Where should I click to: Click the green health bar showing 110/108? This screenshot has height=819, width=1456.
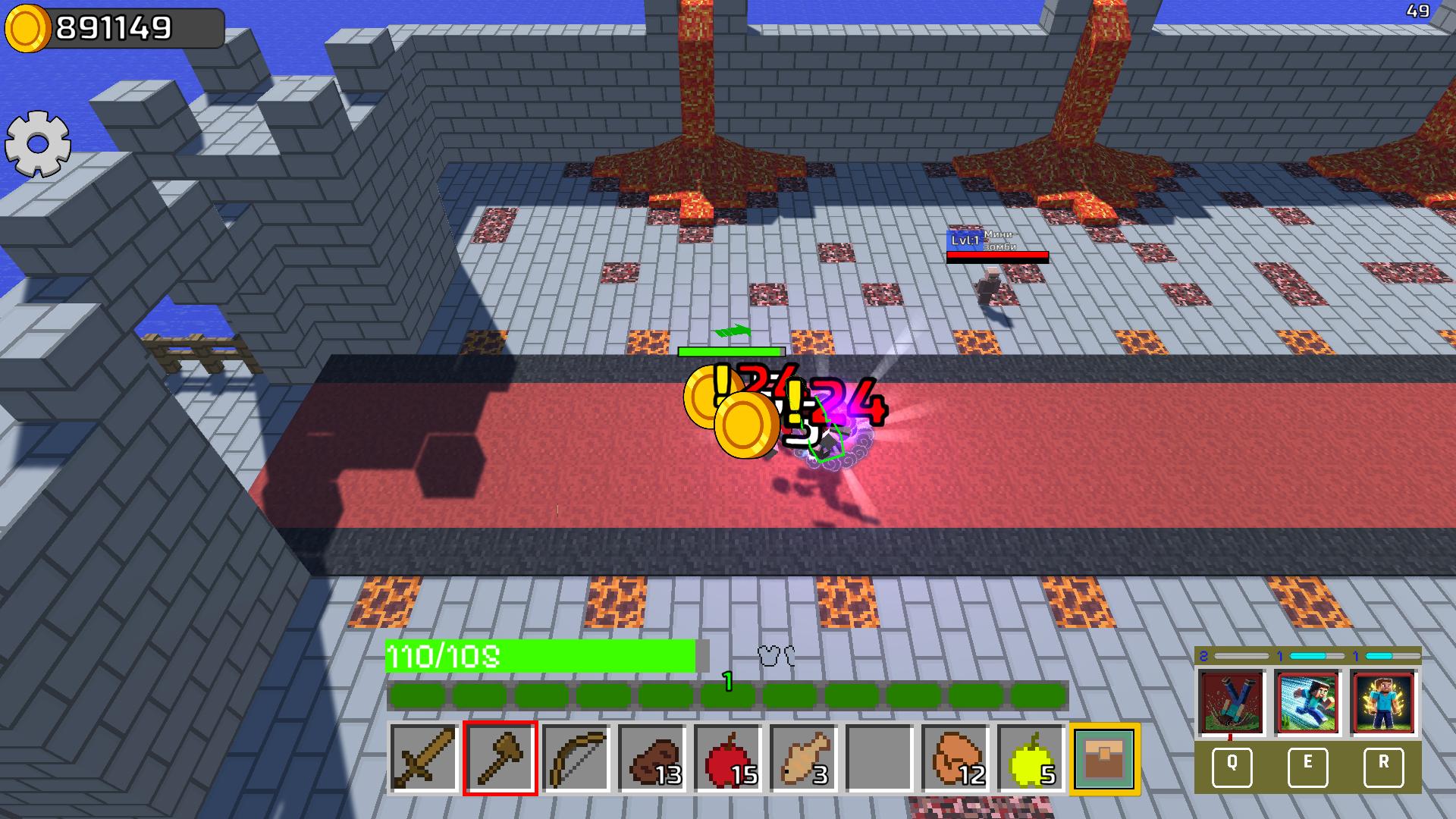[542, 657]
